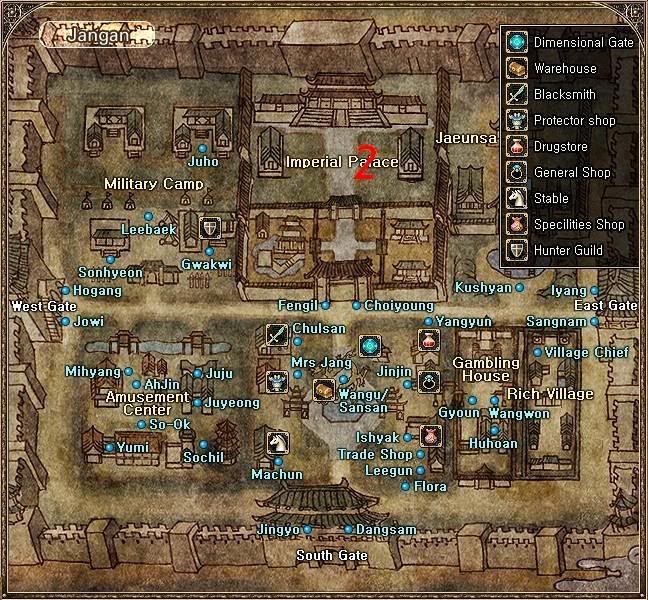The width and height of the screenshot is (648, 600).
Task: Select the protector shop marker left of Mrs Jang
Action: click(277, 381)
